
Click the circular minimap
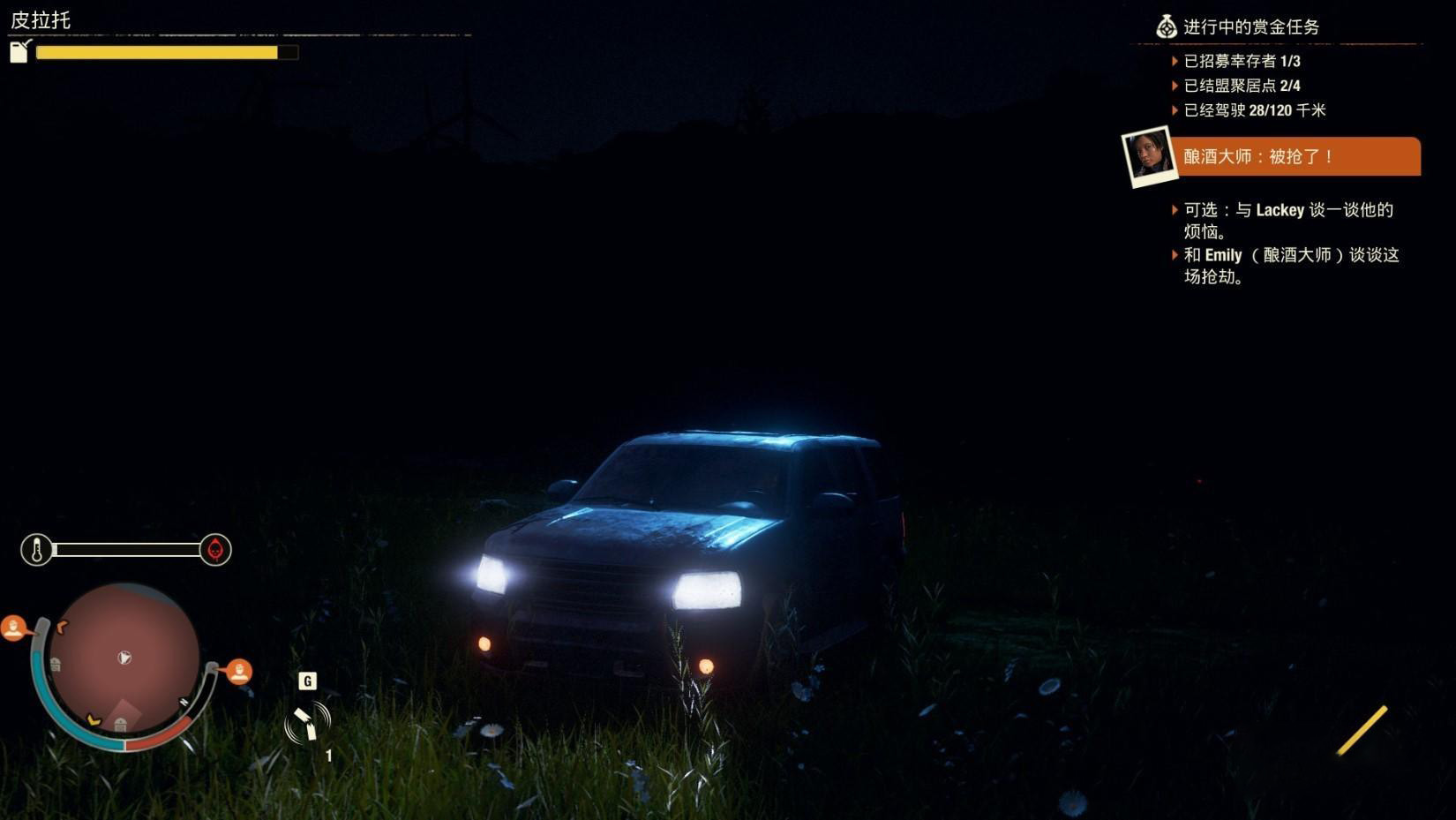(x=124, y=658)
